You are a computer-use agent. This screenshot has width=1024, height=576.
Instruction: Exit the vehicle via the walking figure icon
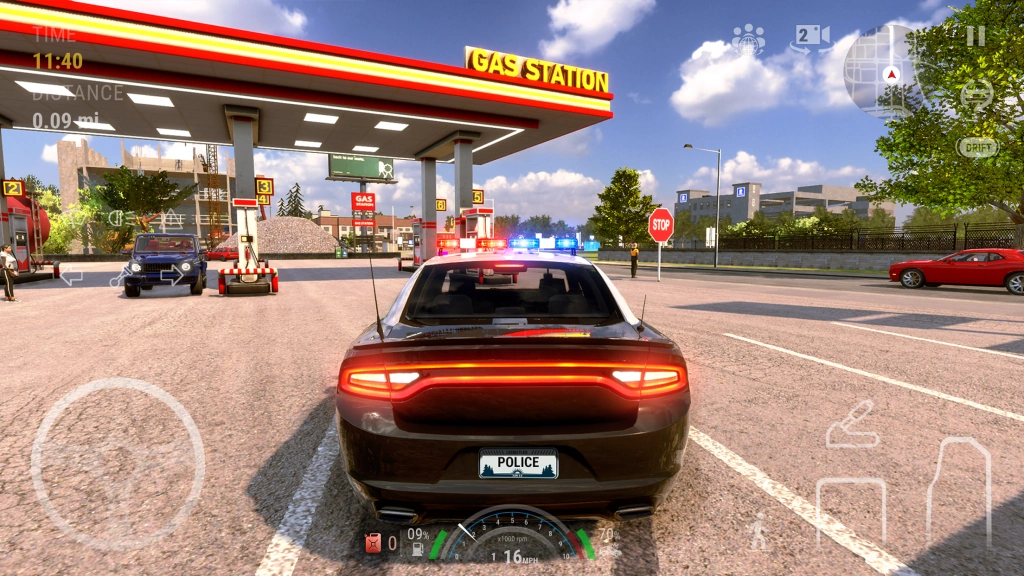759,530
